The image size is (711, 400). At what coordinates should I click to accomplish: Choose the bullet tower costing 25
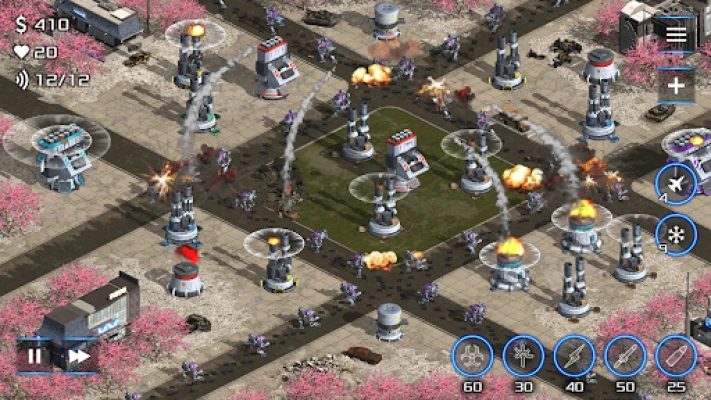[x=676, y=356]
